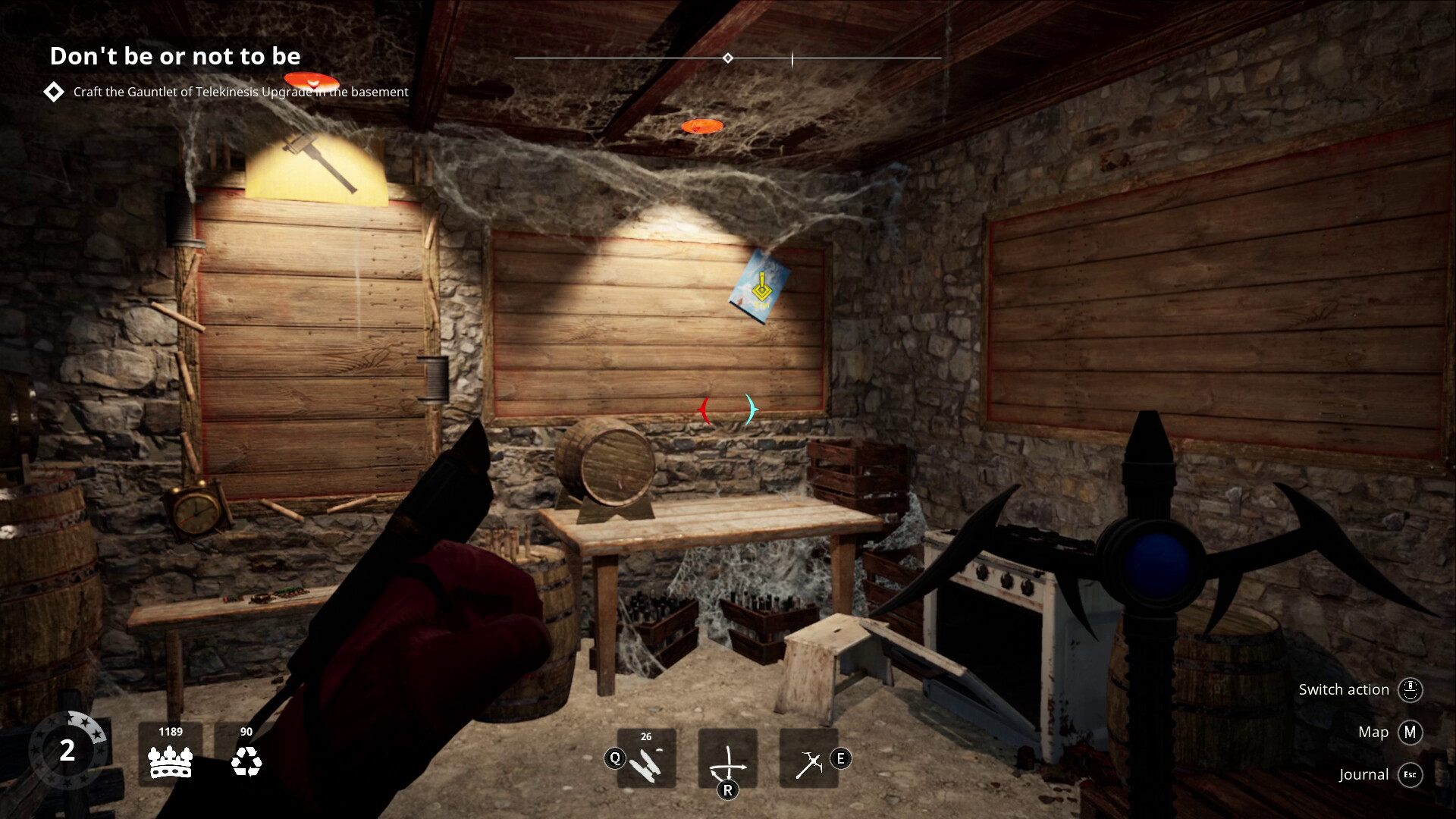Viewport: 1456px width, 819px height.
Task: Click the M key icon next to Map
Action: tap(1410, 733)
